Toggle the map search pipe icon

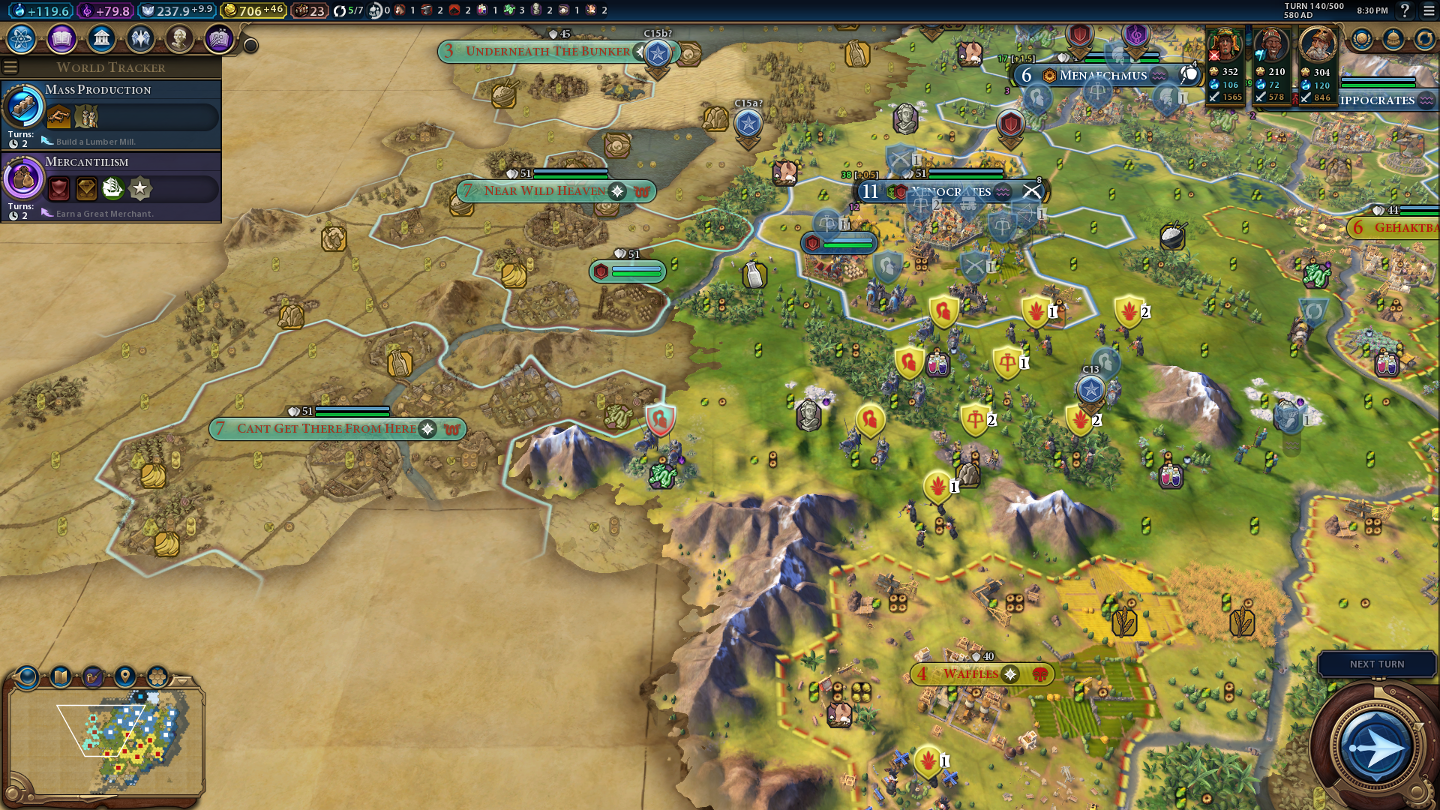pyautogui.click(x=93, y=677)
